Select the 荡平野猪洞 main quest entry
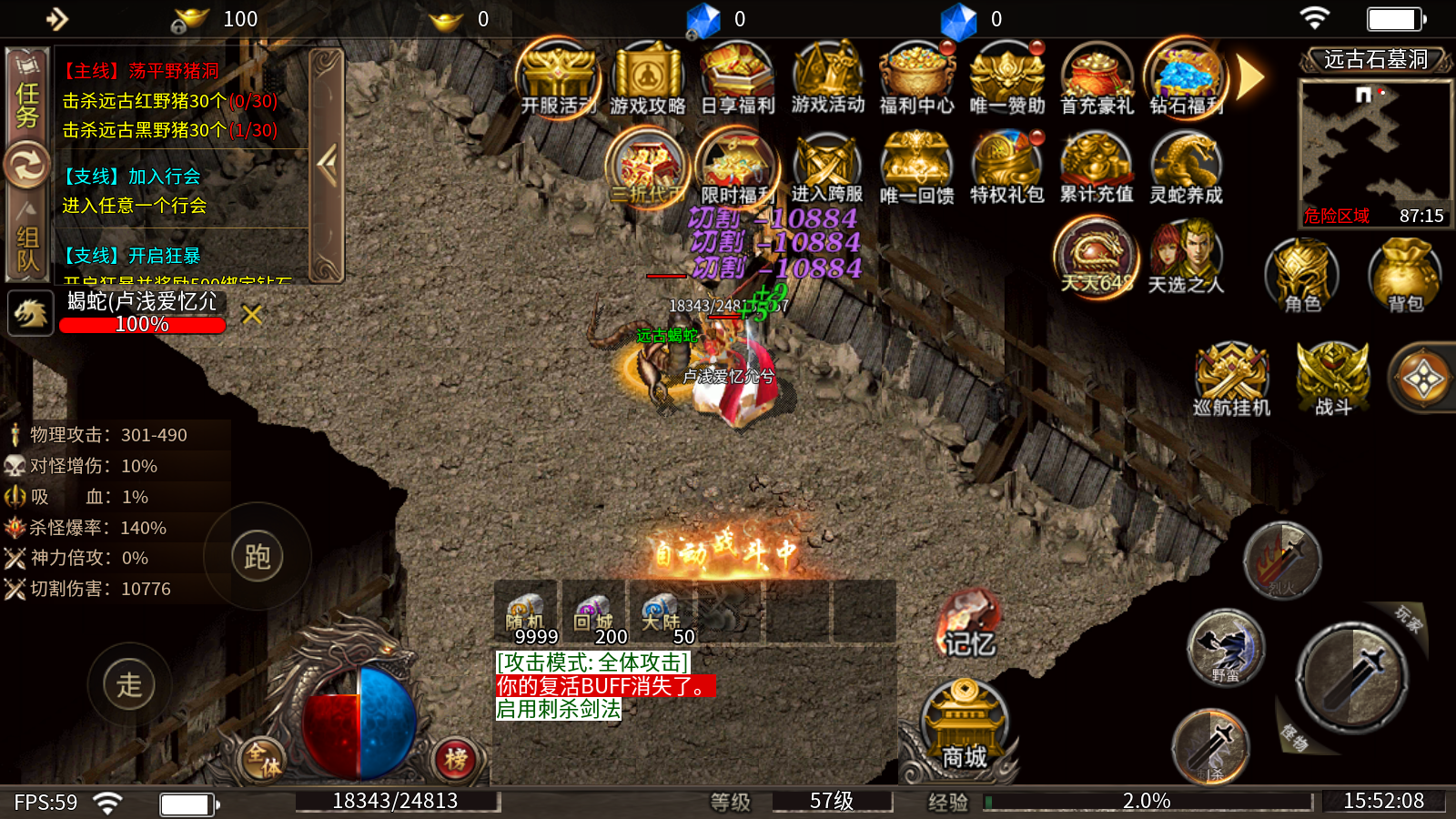The image size is (1456, 819). [140, 71]
